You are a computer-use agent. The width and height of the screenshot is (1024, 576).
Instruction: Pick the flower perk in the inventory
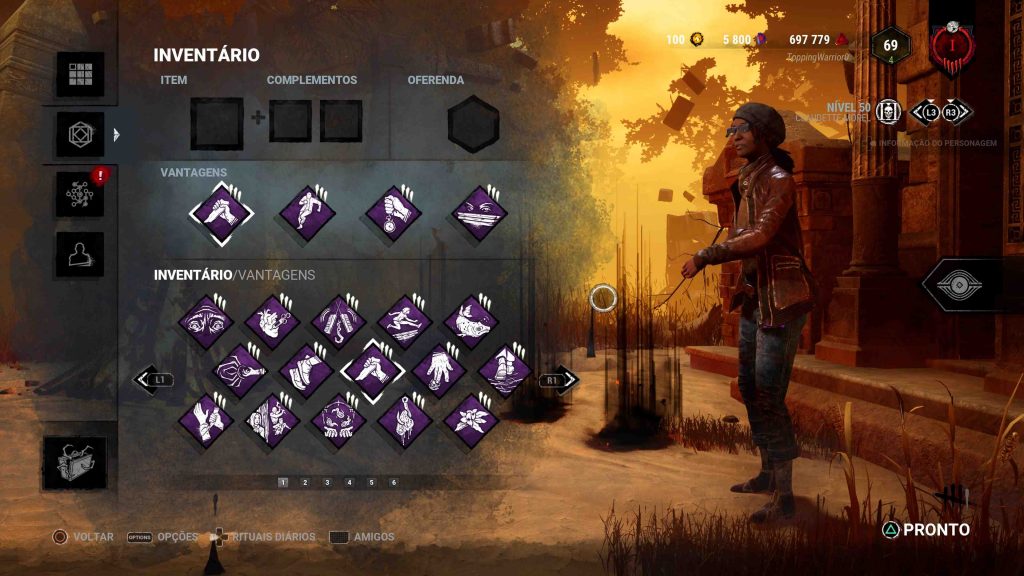[x=471, y=421]
